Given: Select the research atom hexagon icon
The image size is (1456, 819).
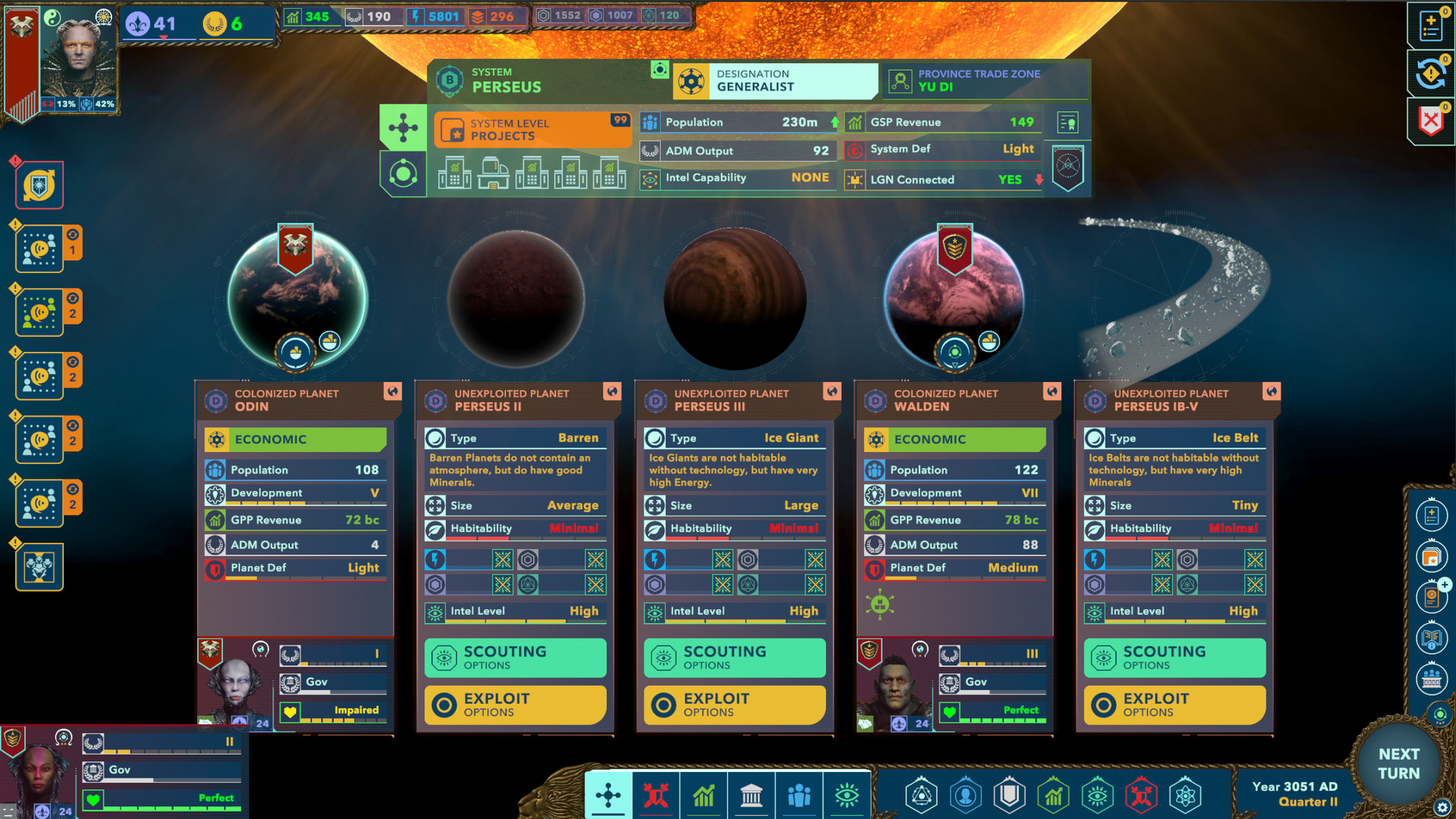Looking at the screenshot, I should tap(1184, 795).
